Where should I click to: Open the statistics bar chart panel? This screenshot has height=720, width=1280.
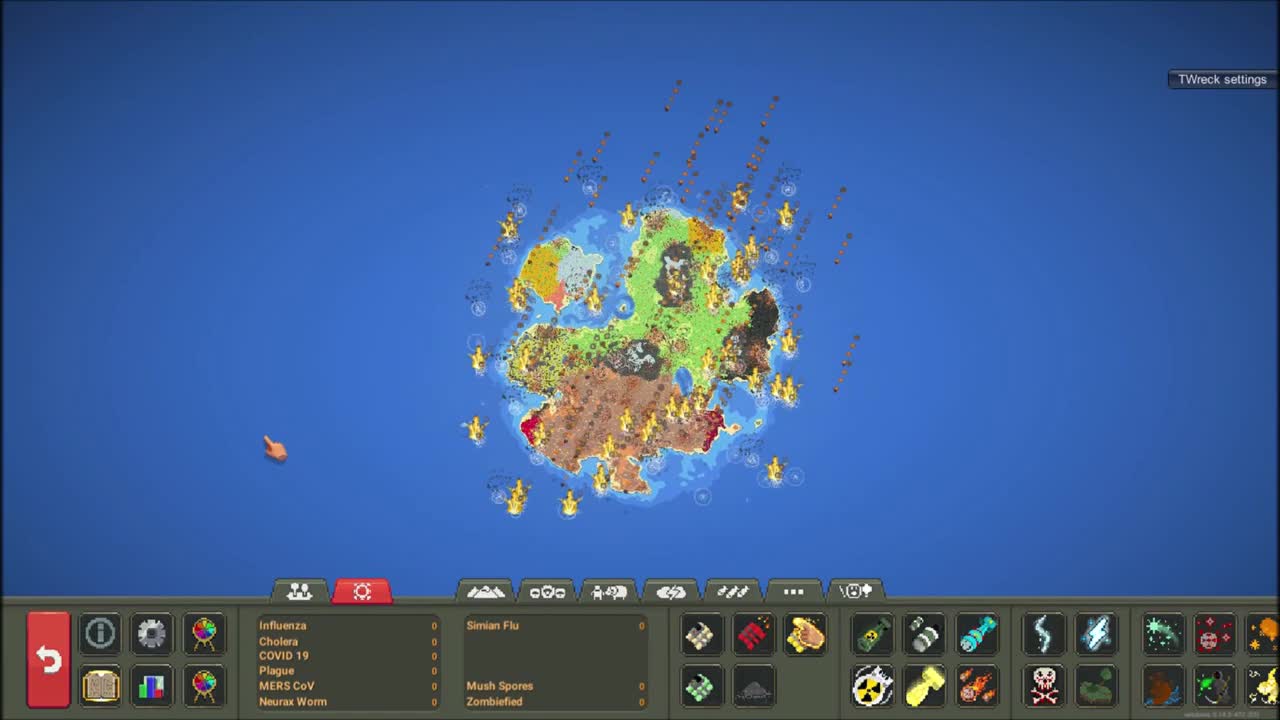coord(152,686)
